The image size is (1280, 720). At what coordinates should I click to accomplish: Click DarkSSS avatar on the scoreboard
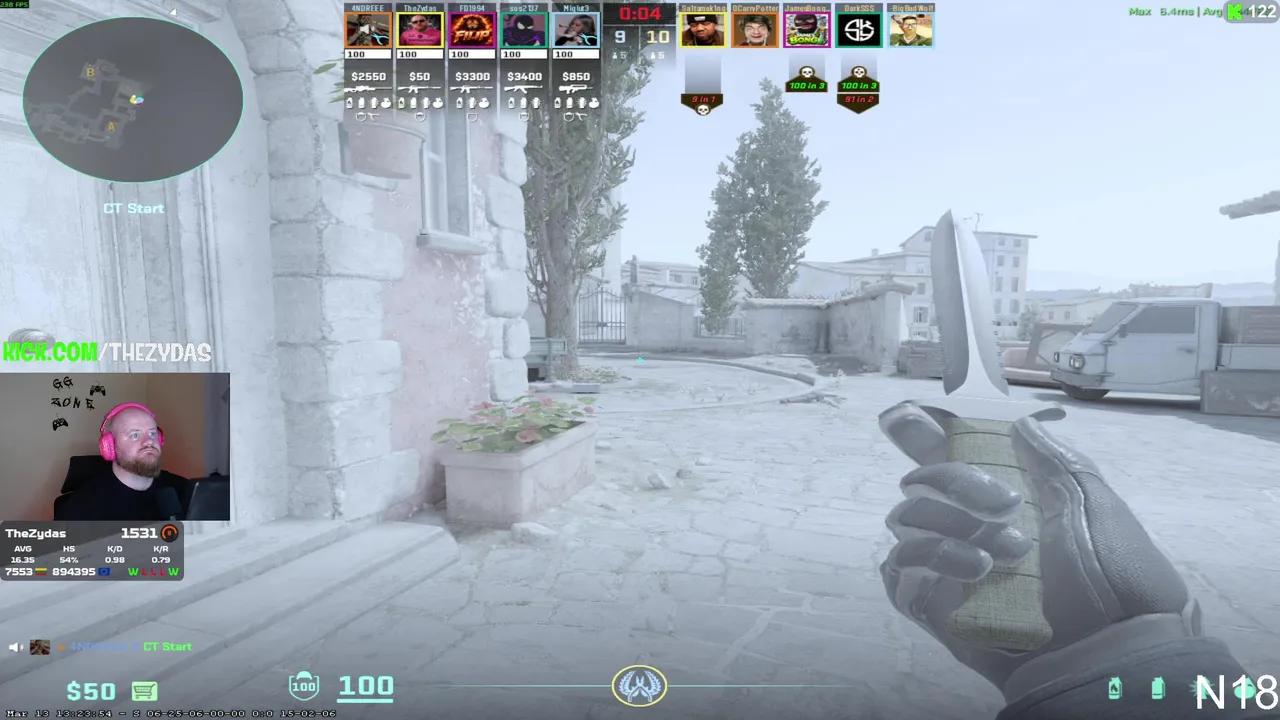(x=858, y=30)
